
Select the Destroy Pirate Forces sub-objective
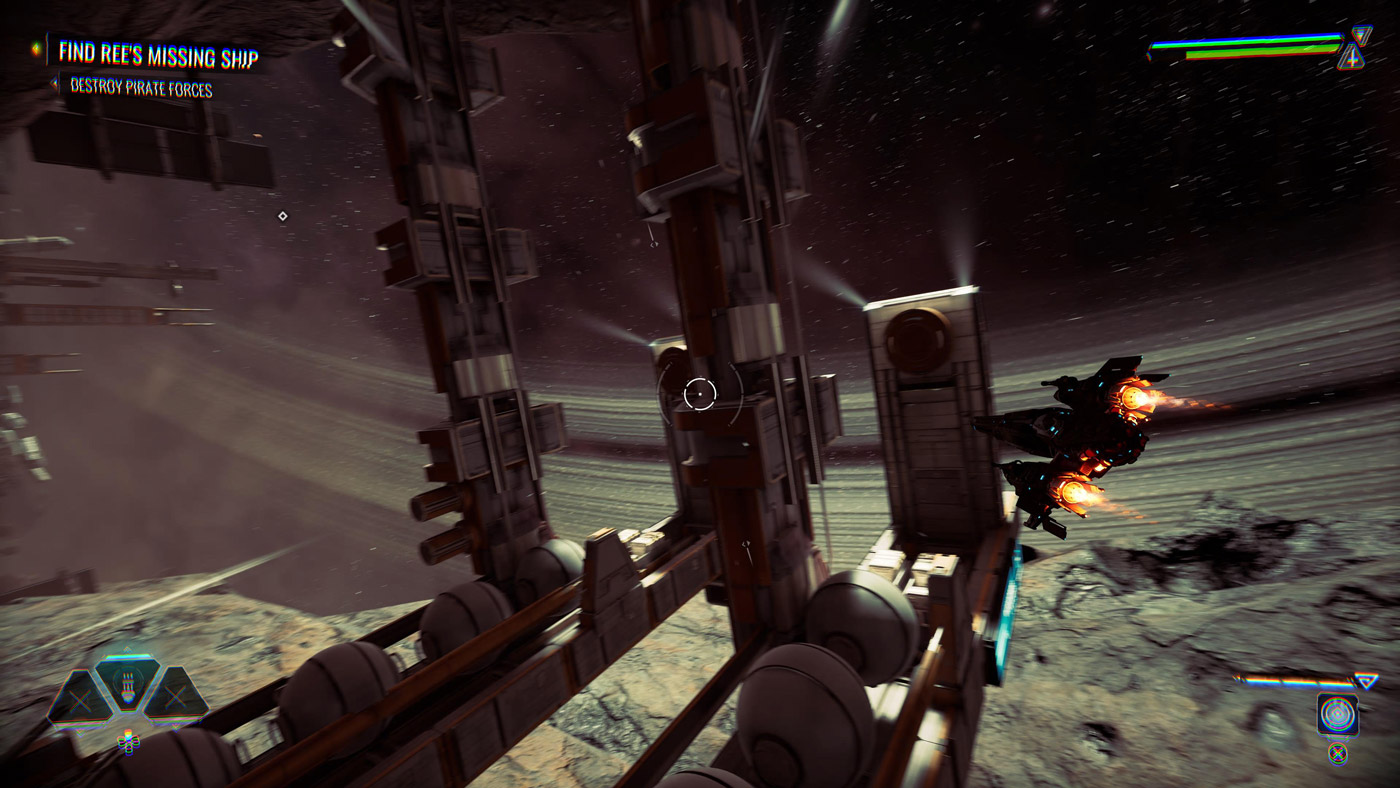[x=141, y=88]
